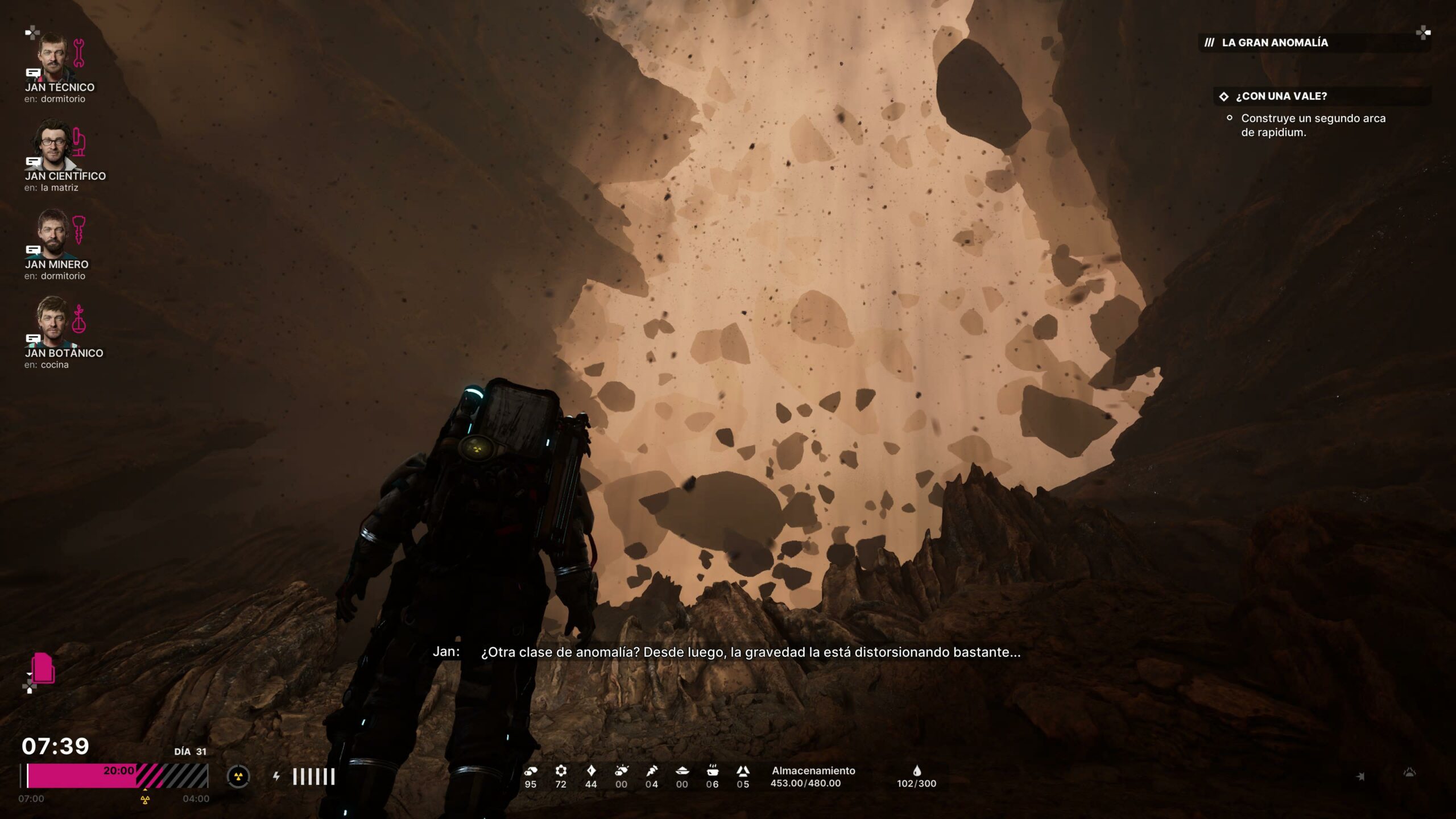Viewport: 1456px width, 819px height.
Task: Pick Jan Botánico from the alter list
Action: point(53,321)
